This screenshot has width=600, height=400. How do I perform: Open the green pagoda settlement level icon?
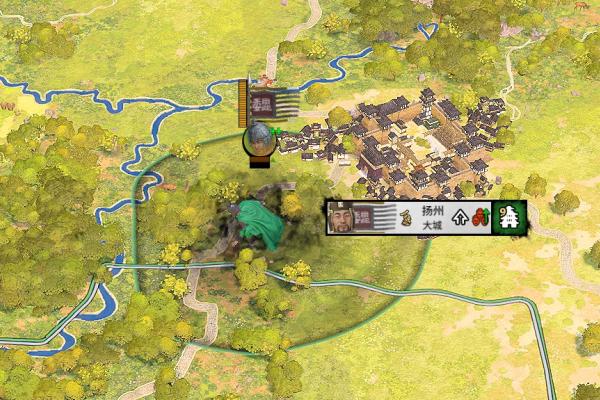coord(509,217)
